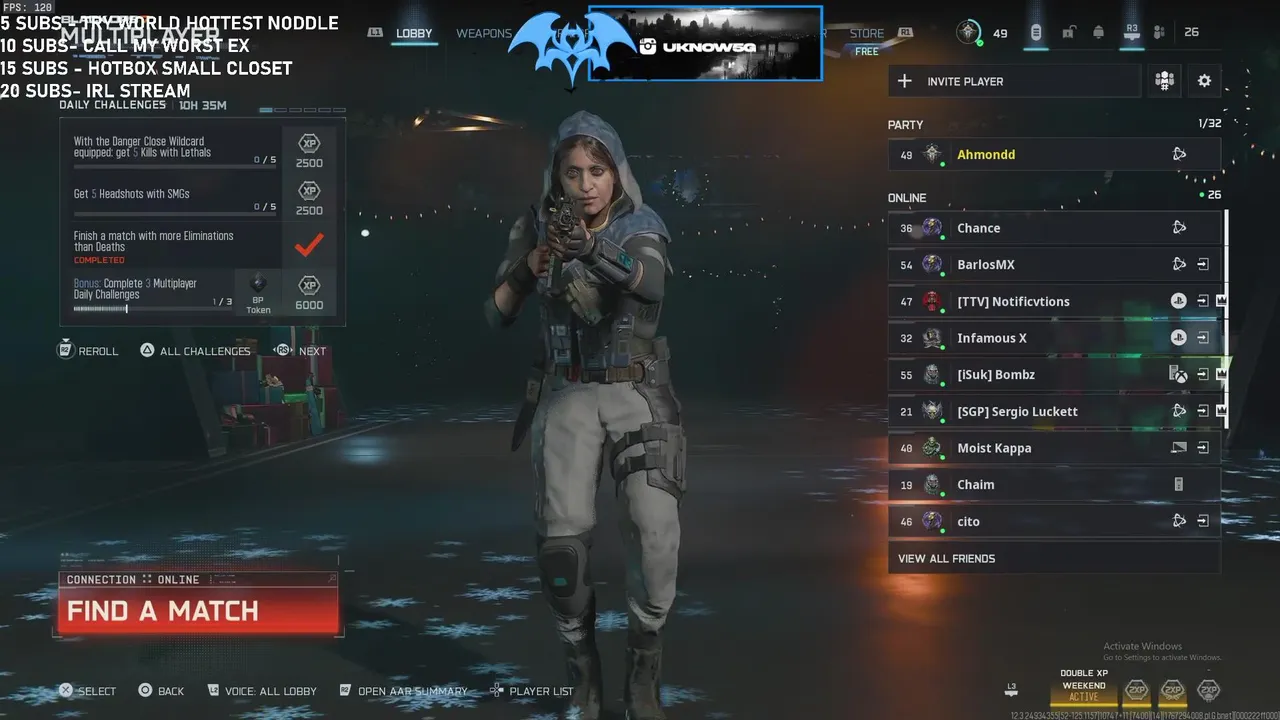
Task: Open the settings gear icon
Action: [x=1204, y=81]
